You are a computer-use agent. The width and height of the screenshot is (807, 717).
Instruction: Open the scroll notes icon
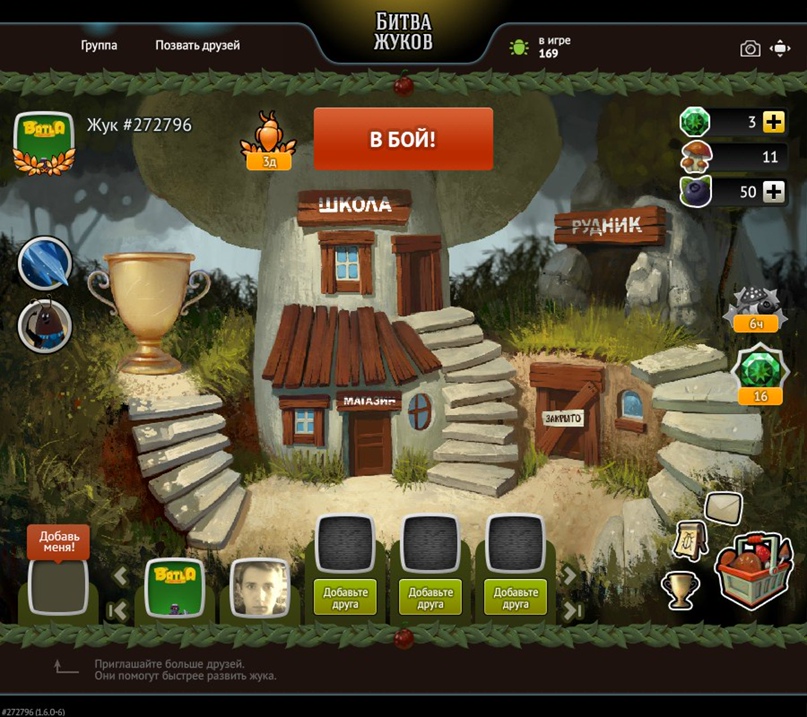692,541
